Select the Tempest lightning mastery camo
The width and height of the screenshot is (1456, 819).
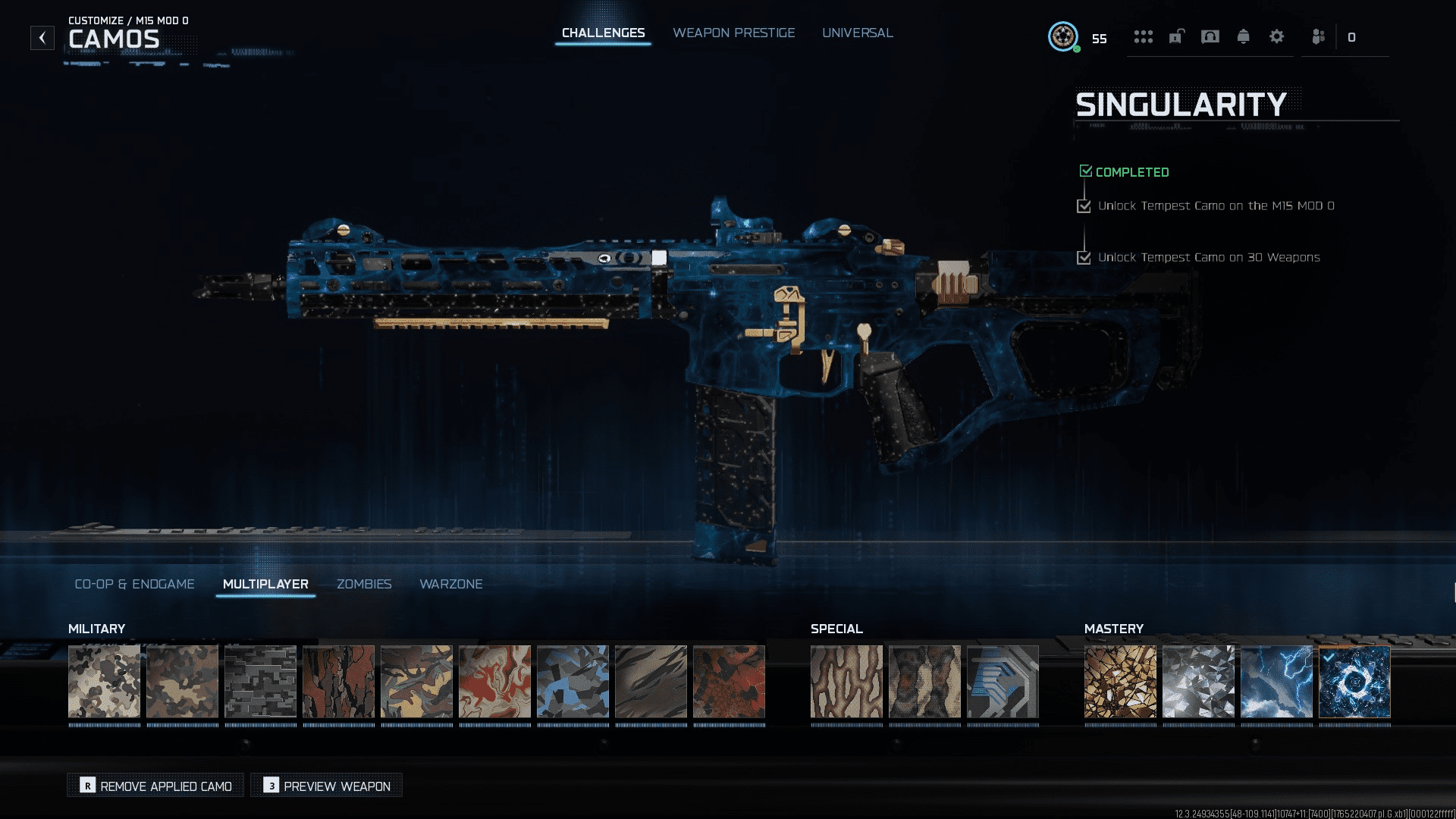(1276, 682)
